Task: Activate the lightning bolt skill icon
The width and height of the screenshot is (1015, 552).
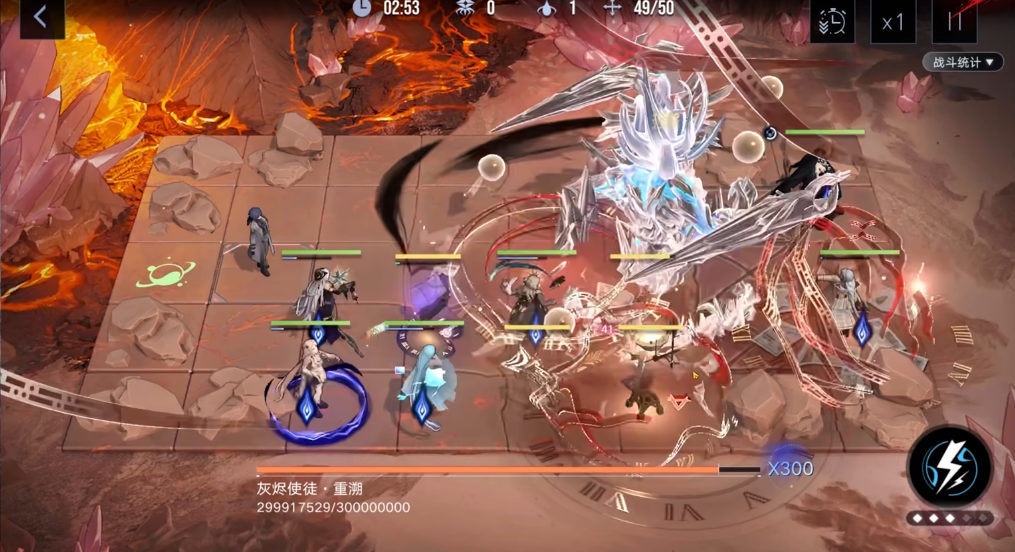Action: tap(949, 468)
